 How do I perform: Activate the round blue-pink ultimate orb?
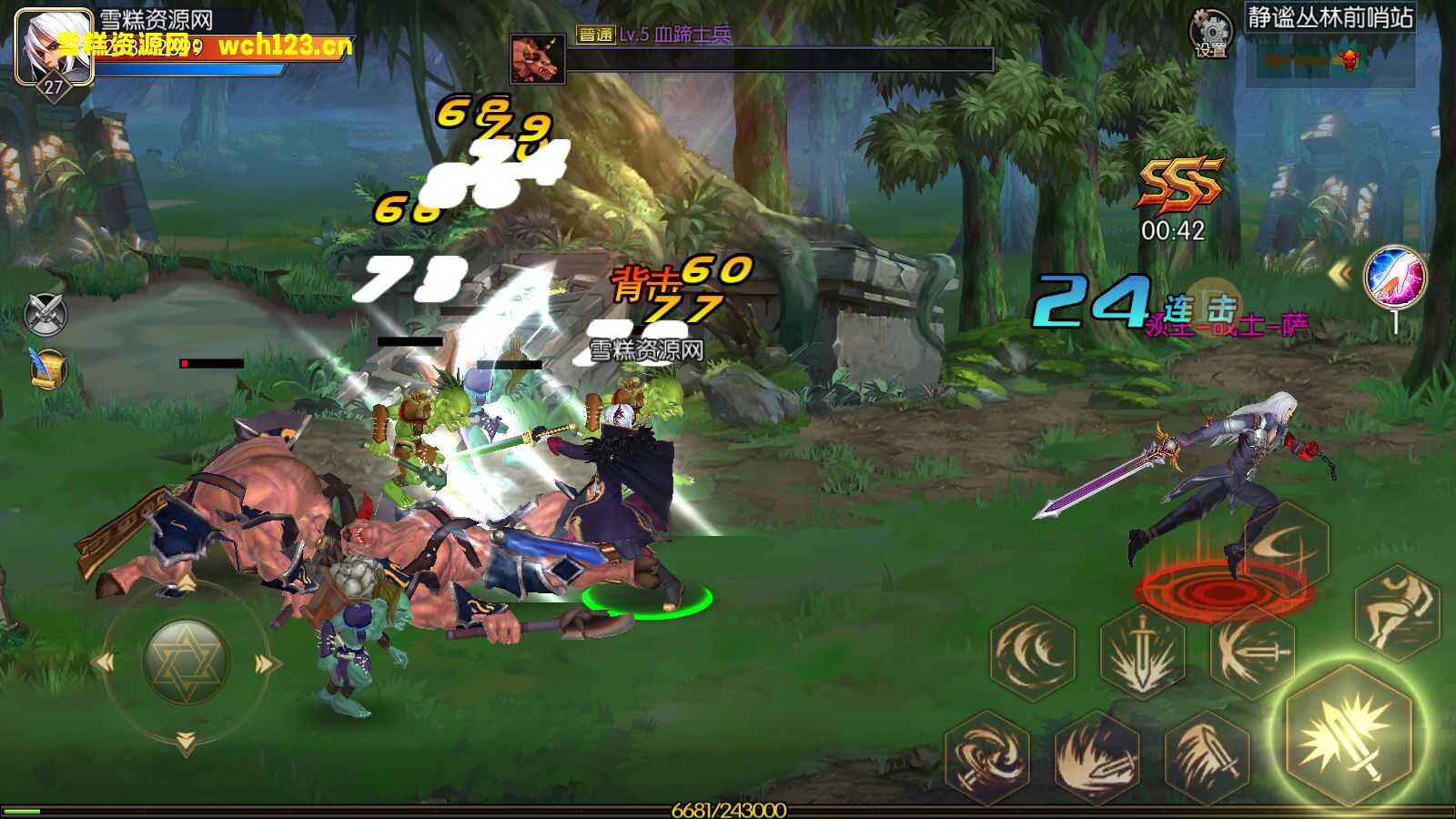point(1394,278)
